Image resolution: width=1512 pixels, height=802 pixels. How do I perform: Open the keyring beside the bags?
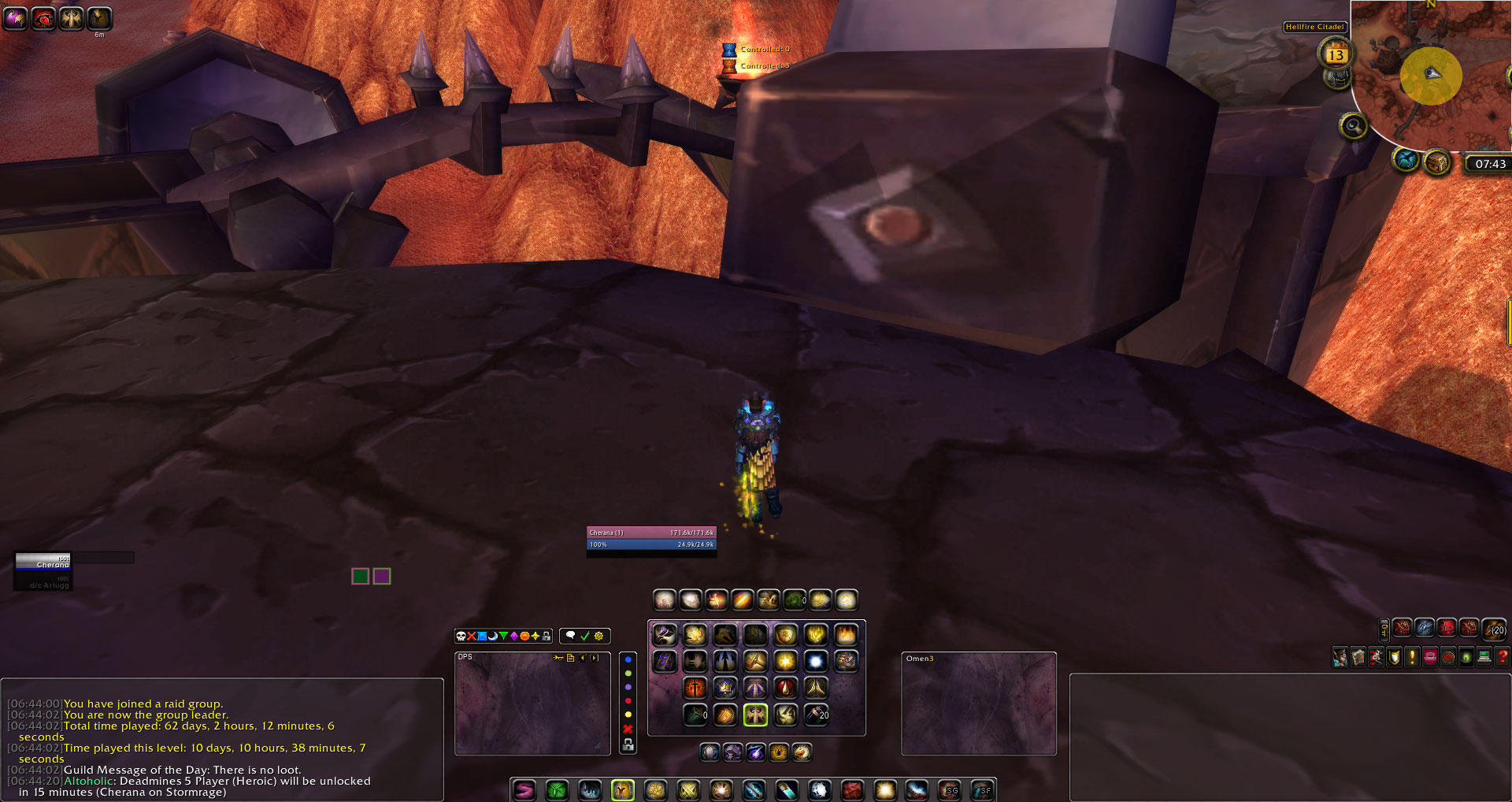point(1384,629)
